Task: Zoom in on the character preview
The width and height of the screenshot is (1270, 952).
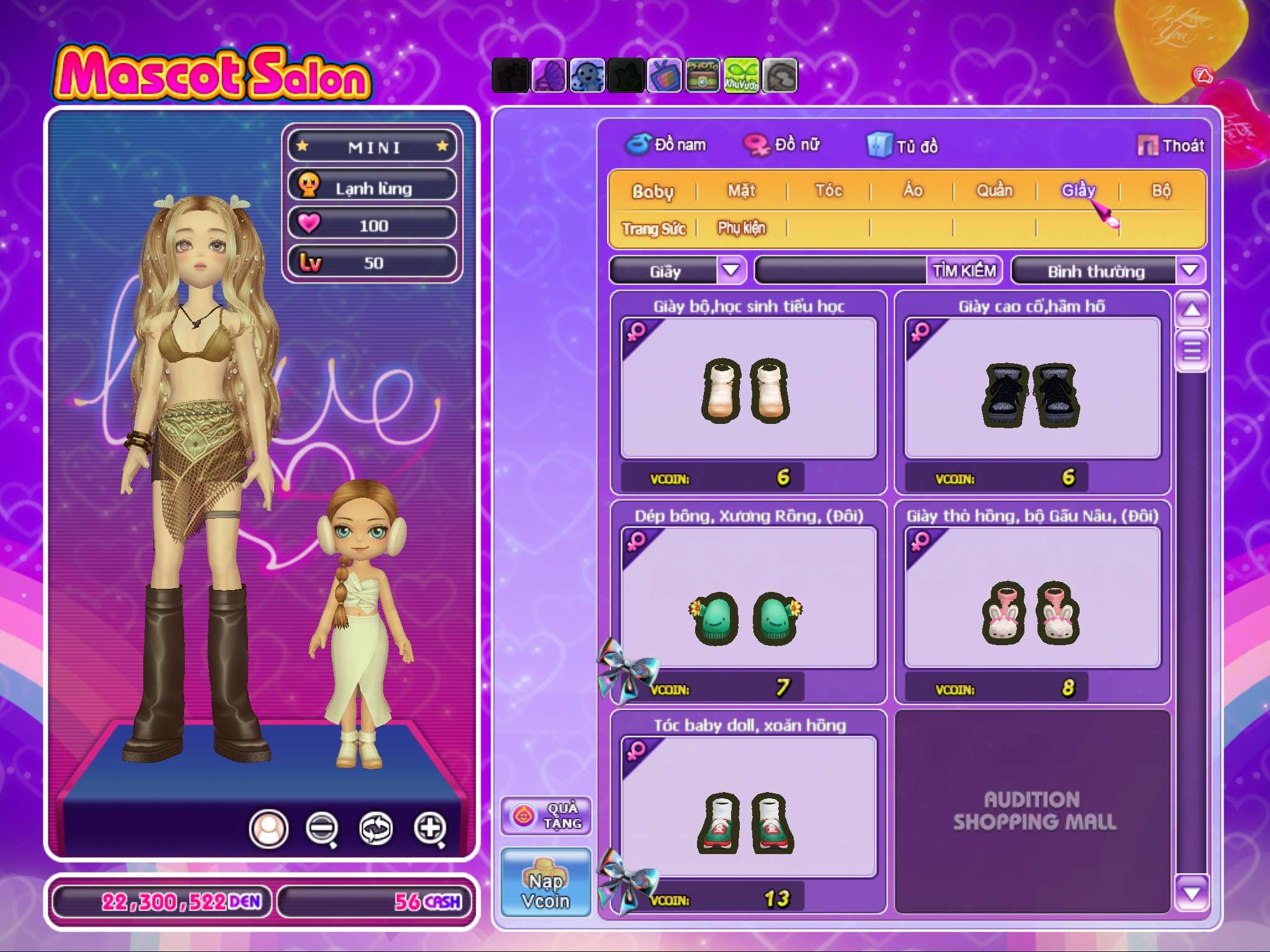Action: click(x=430, y=828)
